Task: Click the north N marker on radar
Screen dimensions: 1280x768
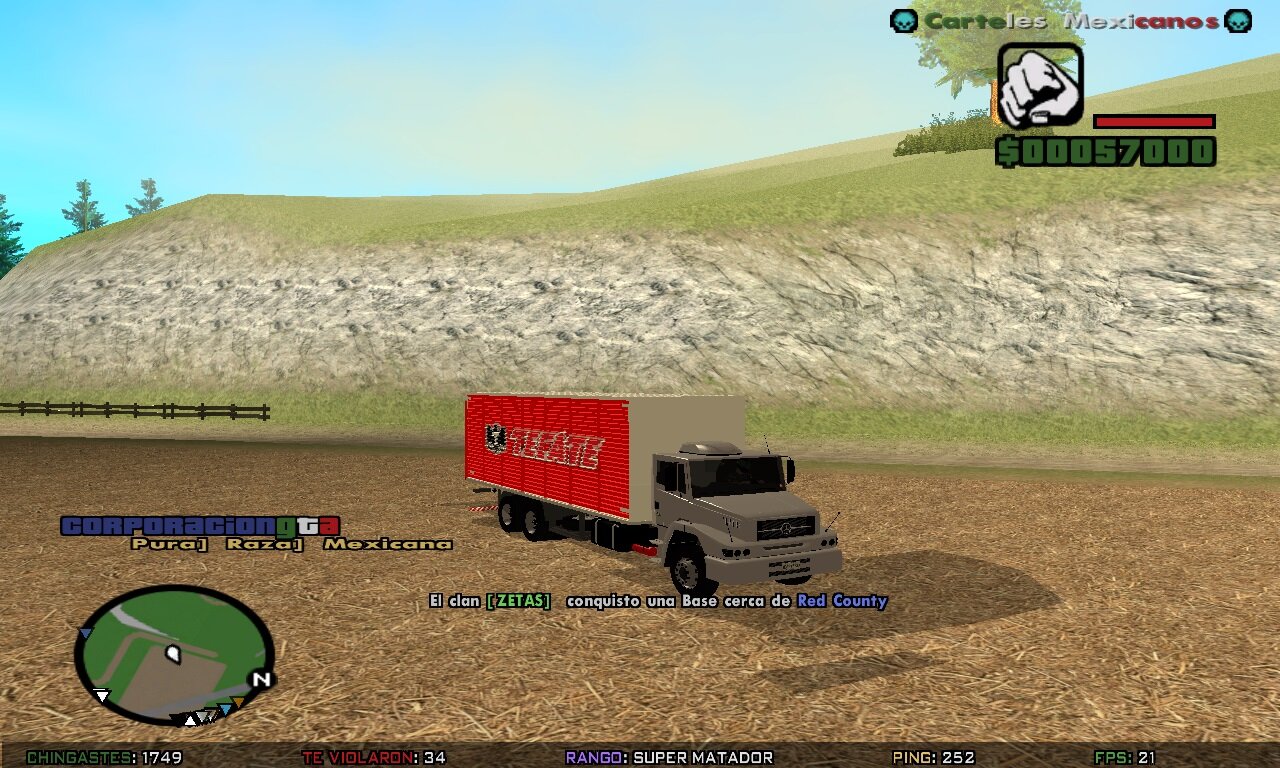Action: (x=262, y=679)
